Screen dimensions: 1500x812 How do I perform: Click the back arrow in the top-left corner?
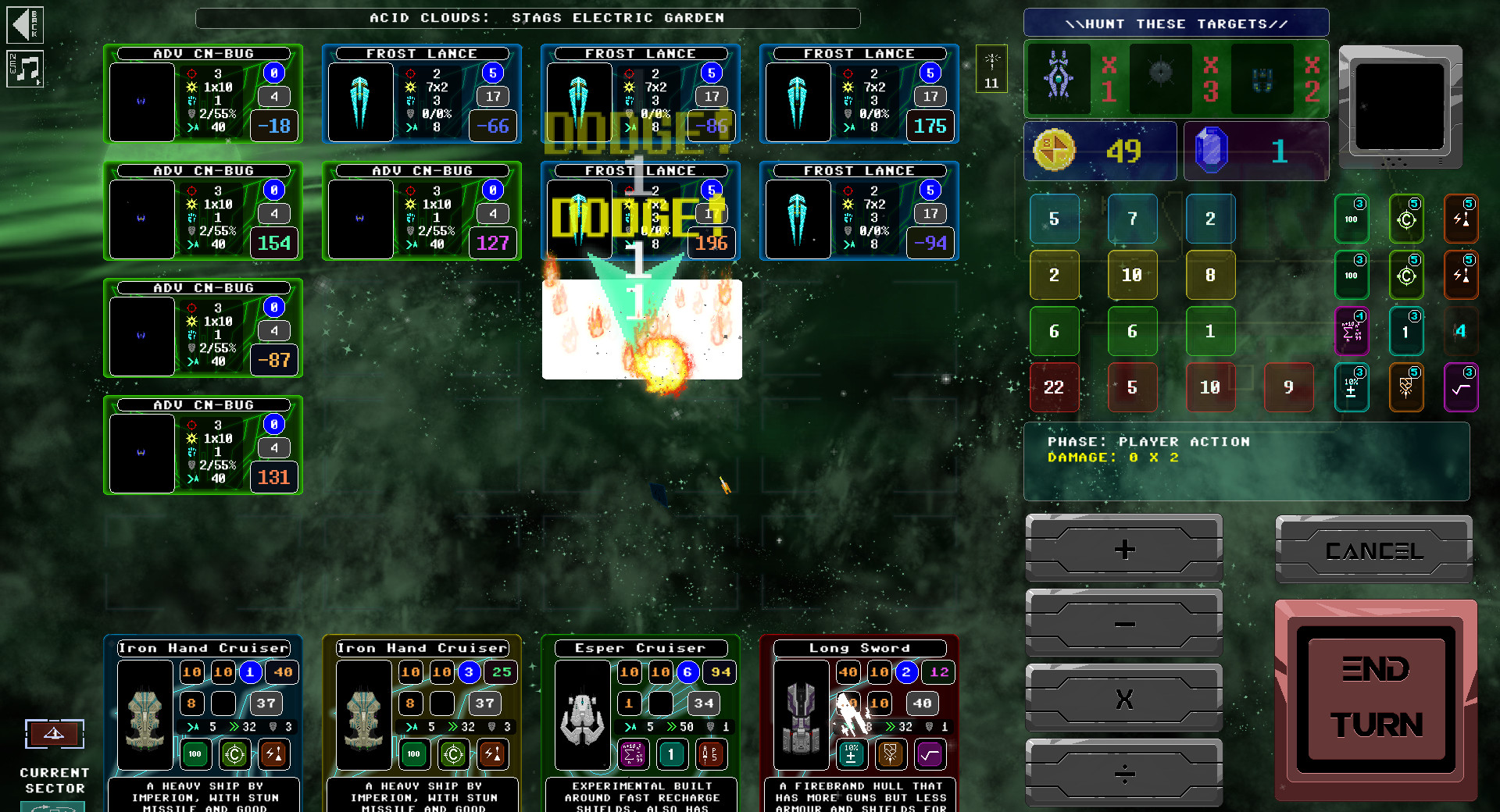[x=25, y=24]
